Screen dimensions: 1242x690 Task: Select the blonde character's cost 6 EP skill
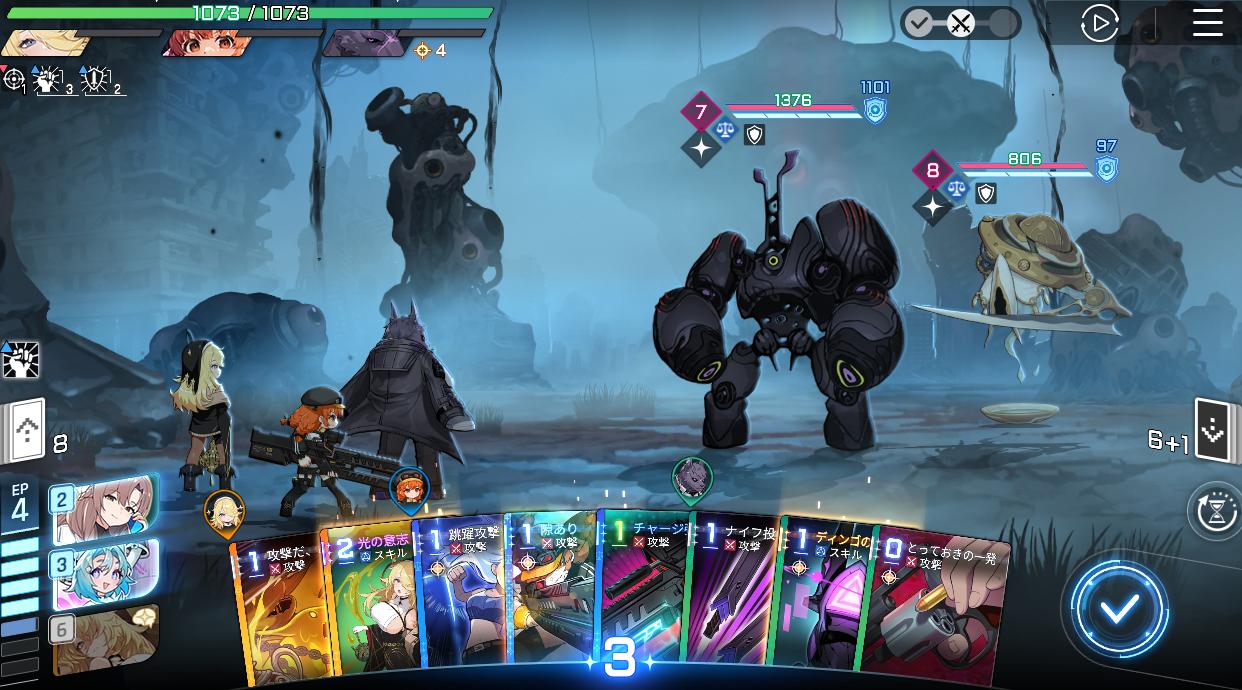click(x=104, y=638)
